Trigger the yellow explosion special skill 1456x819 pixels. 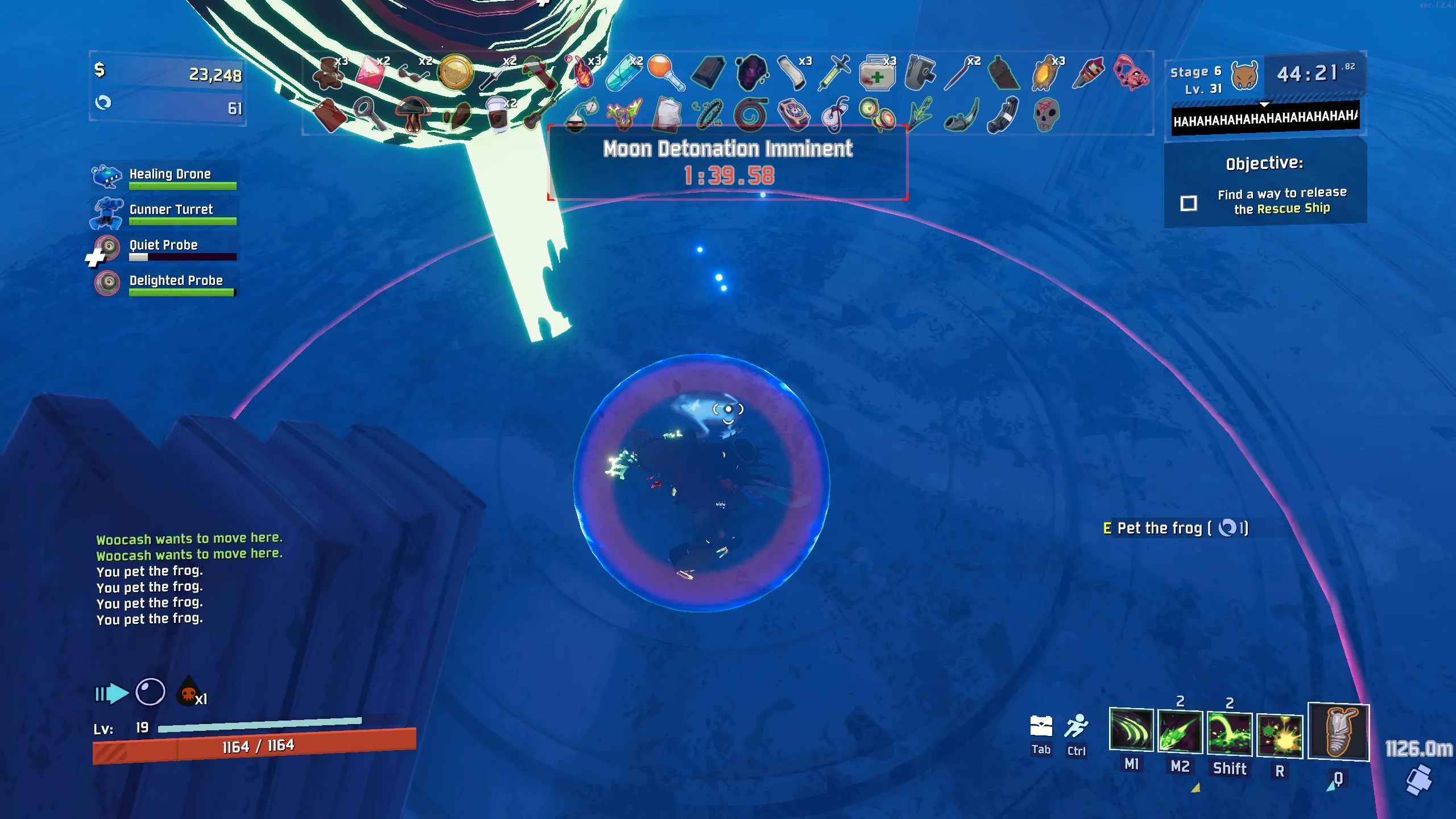pos(1280,735)
